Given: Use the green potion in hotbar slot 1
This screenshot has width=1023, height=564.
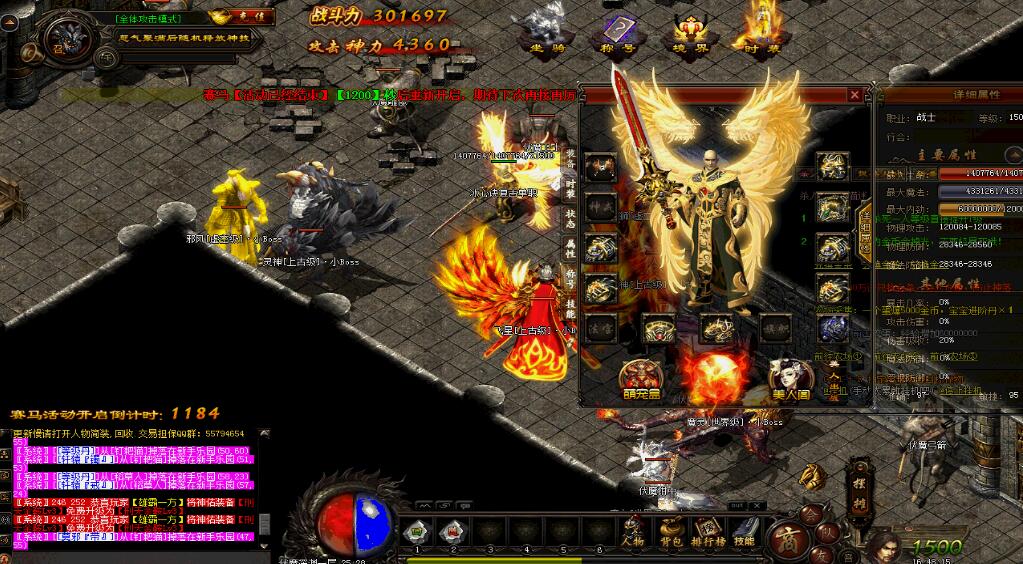Looking at the screenshot, I should pyautogui.click(x=418, y=531).
